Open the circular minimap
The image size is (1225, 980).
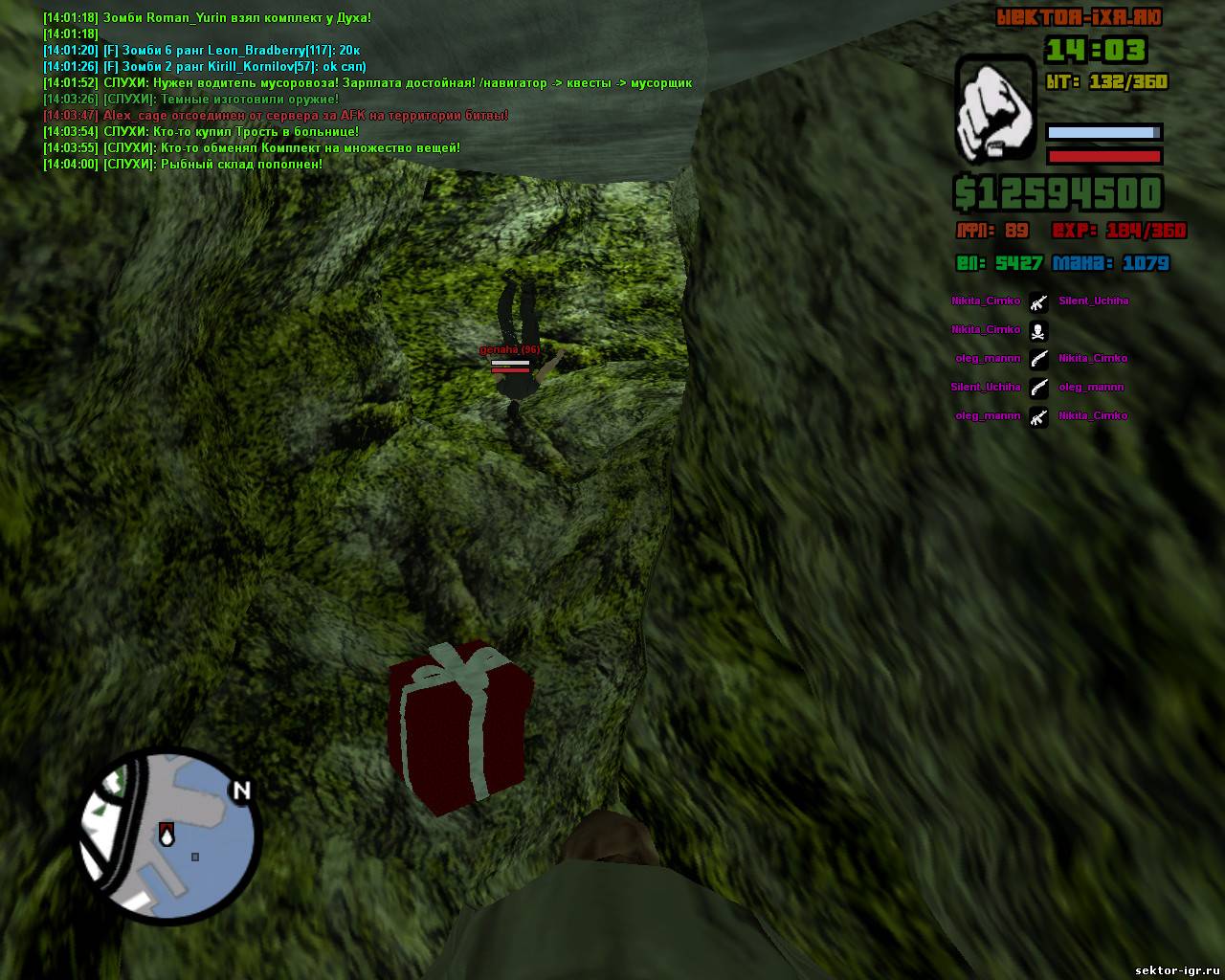(168, 836)
